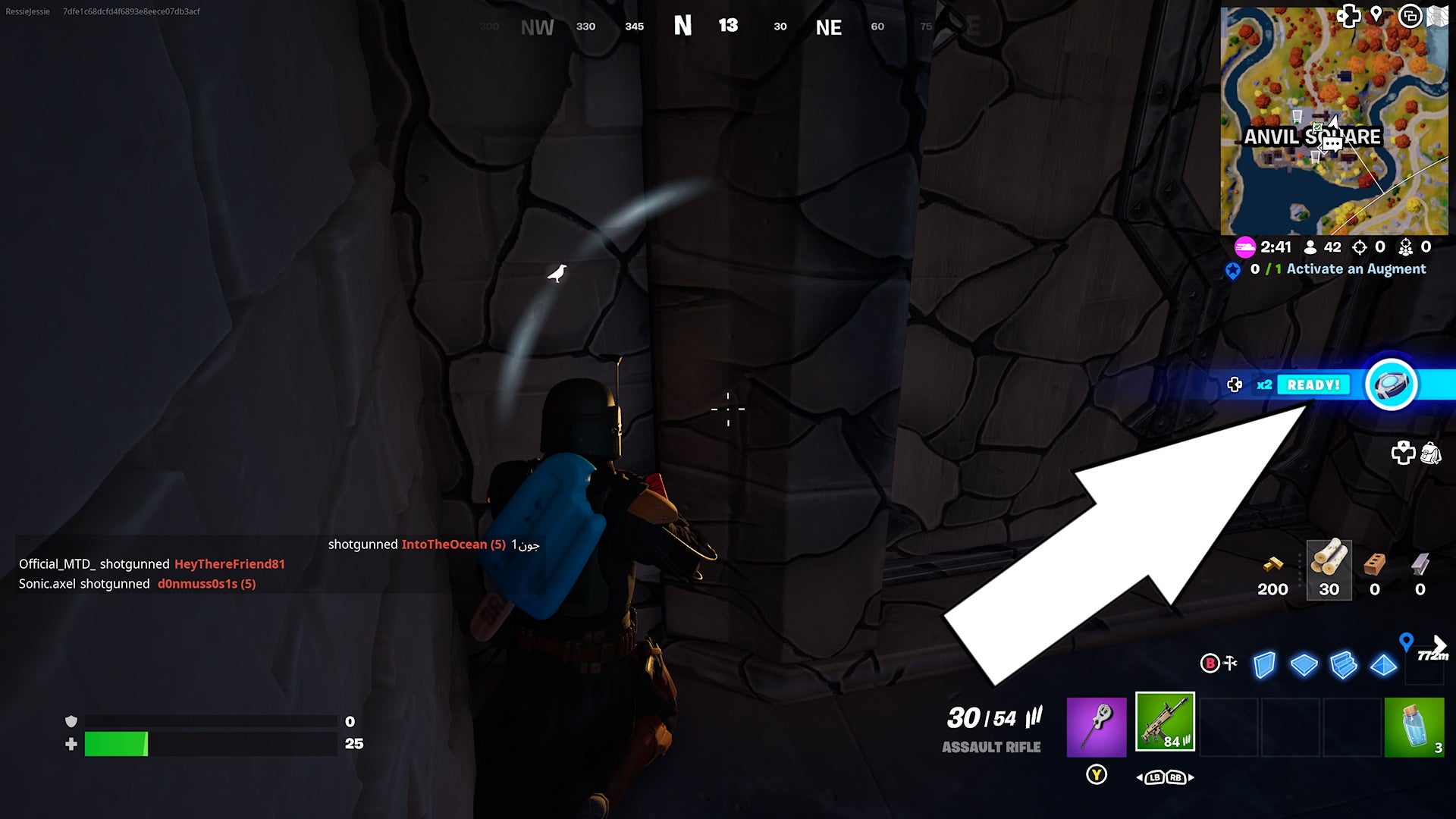Click the left arrow beside the LB button
The height and width of the screenshot is (819, 1456).
click(x=1139, y=777)
